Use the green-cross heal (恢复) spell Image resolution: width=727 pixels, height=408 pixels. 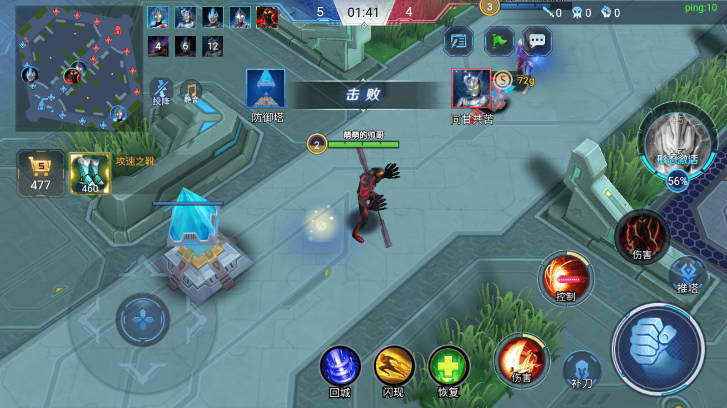point(449,365)
